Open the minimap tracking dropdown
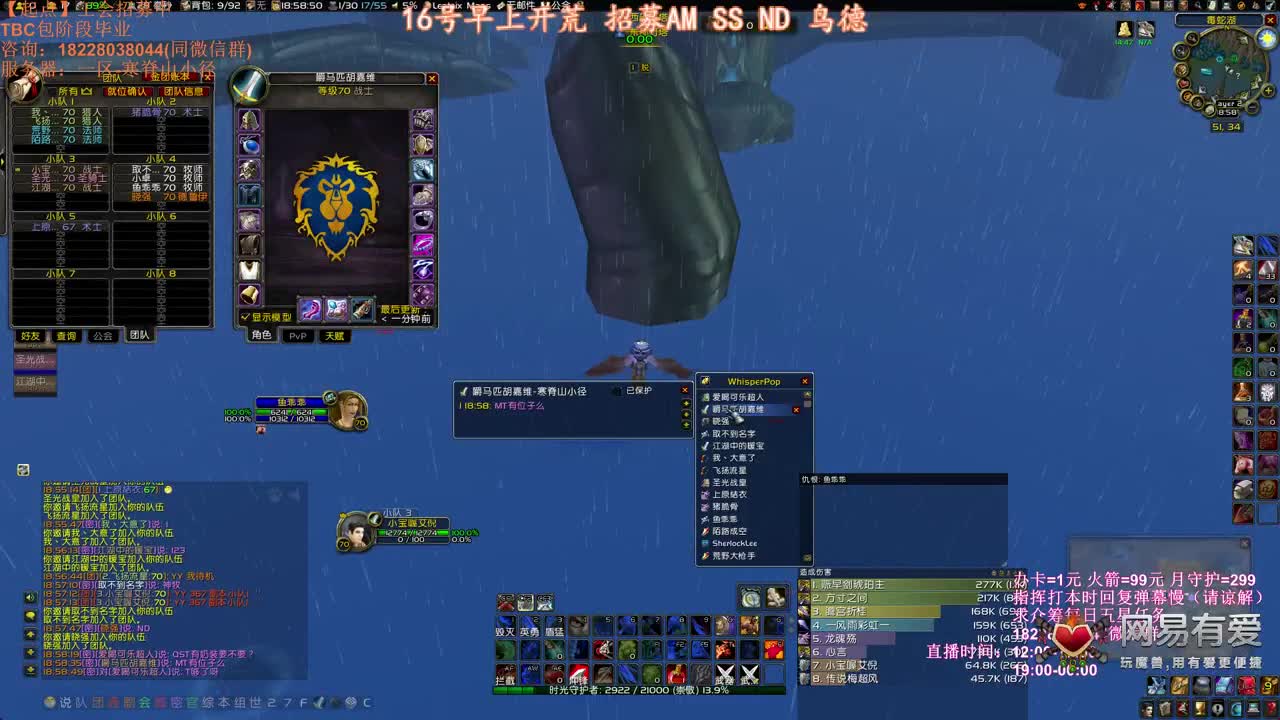The image size is (1280, 720). pos(1191,39)
